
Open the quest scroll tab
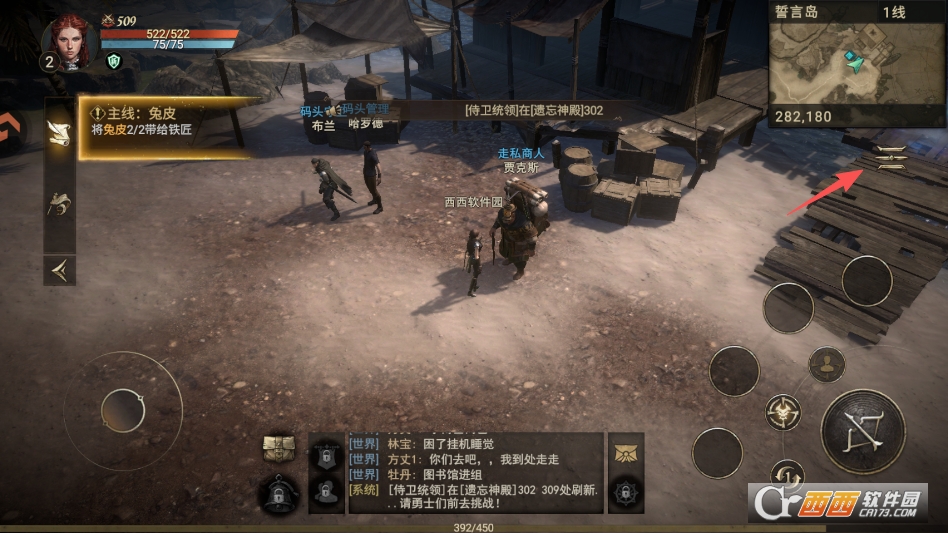[59, 134]
